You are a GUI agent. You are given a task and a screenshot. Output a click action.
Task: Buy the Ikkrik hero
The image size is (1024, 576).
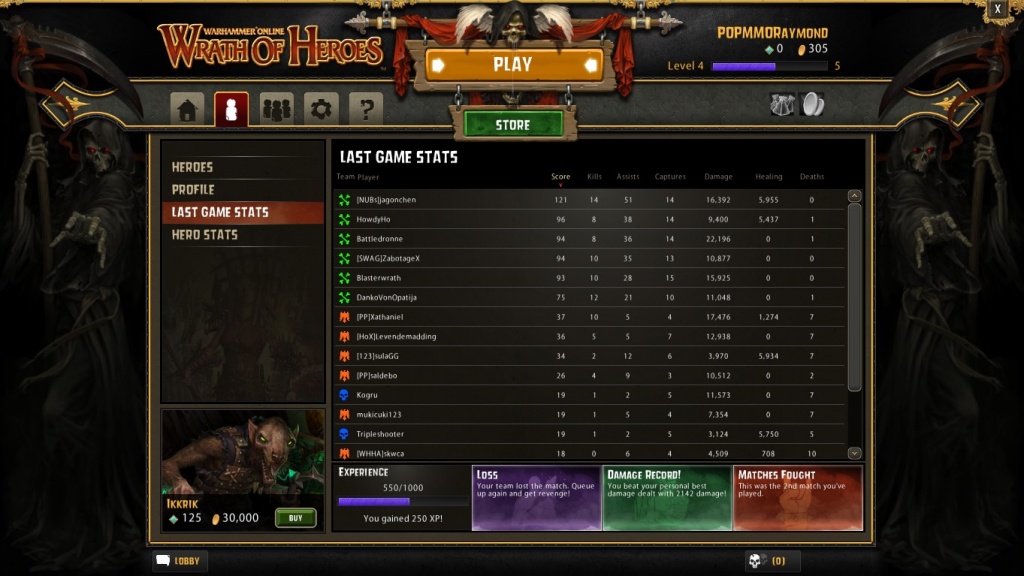[x=295, y=518]
